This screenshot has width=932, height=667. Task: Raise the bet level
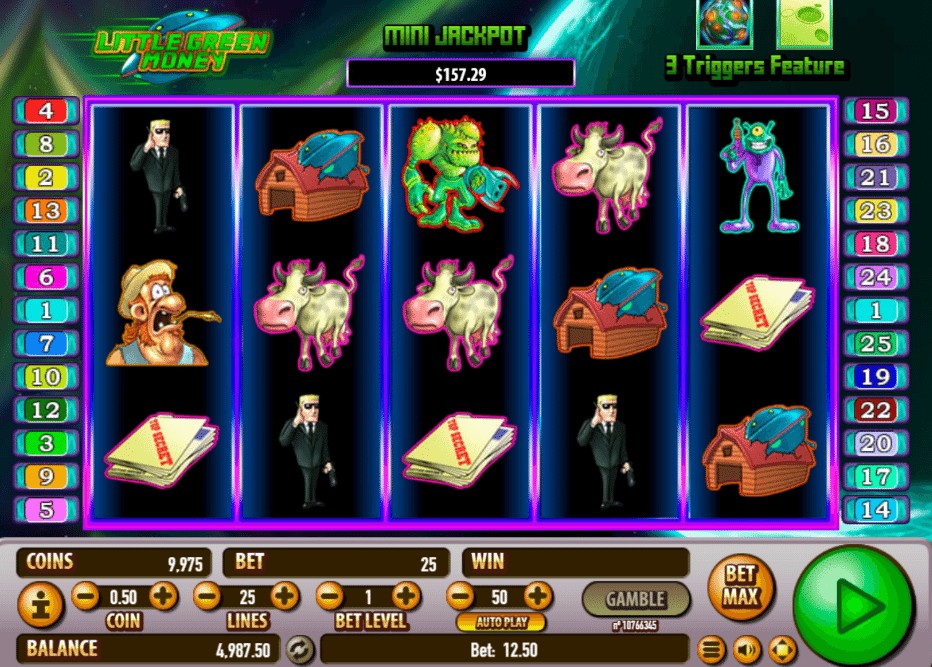pos(406,597)
